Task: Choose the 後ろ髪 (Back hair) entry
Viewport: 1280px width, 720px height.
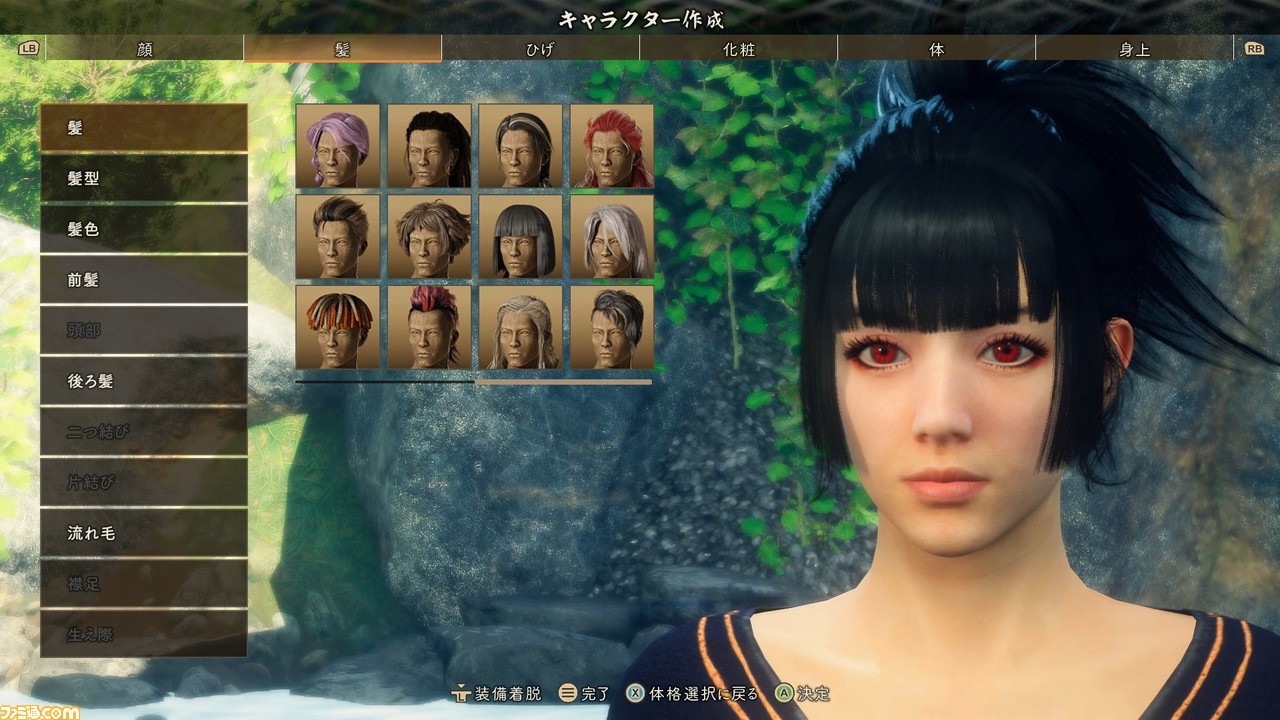Action: pyautogui.click(x=144, y=381)
